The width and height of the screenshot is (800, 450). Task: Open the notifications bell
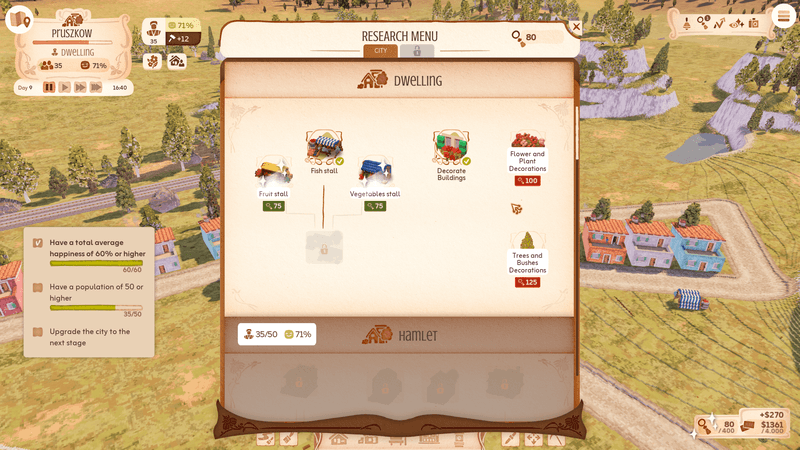coord(687,22)
